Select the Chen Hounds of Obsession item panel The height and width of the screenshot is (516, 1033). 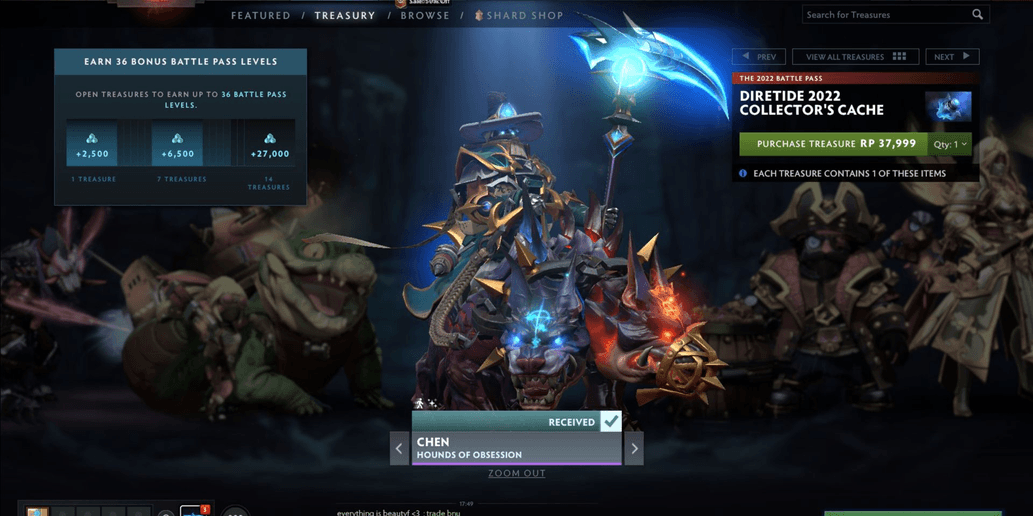(x=516, y=448)
